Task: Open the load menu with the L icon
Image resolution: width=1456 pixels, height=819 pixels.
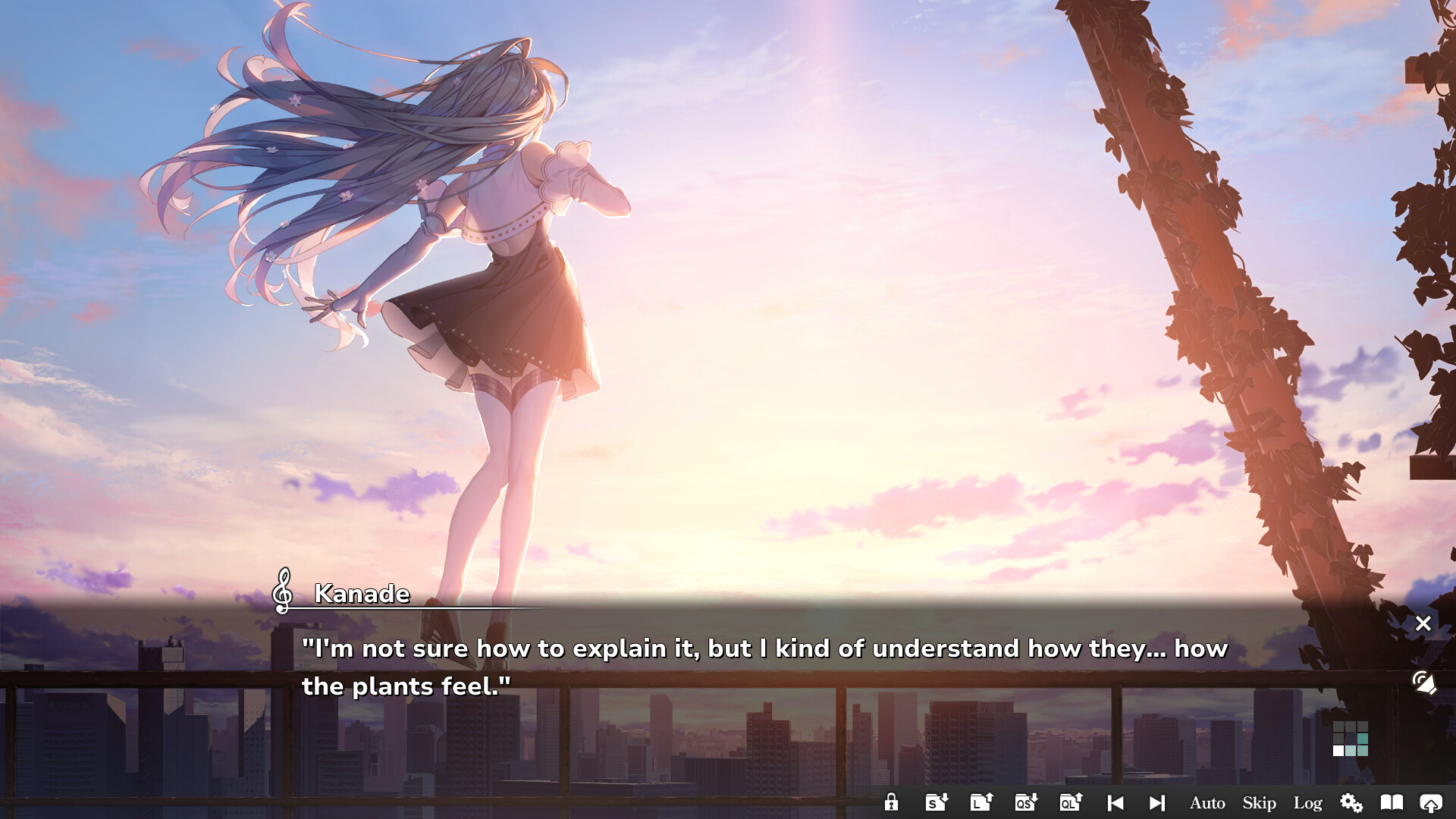Action: pos(981,802)
